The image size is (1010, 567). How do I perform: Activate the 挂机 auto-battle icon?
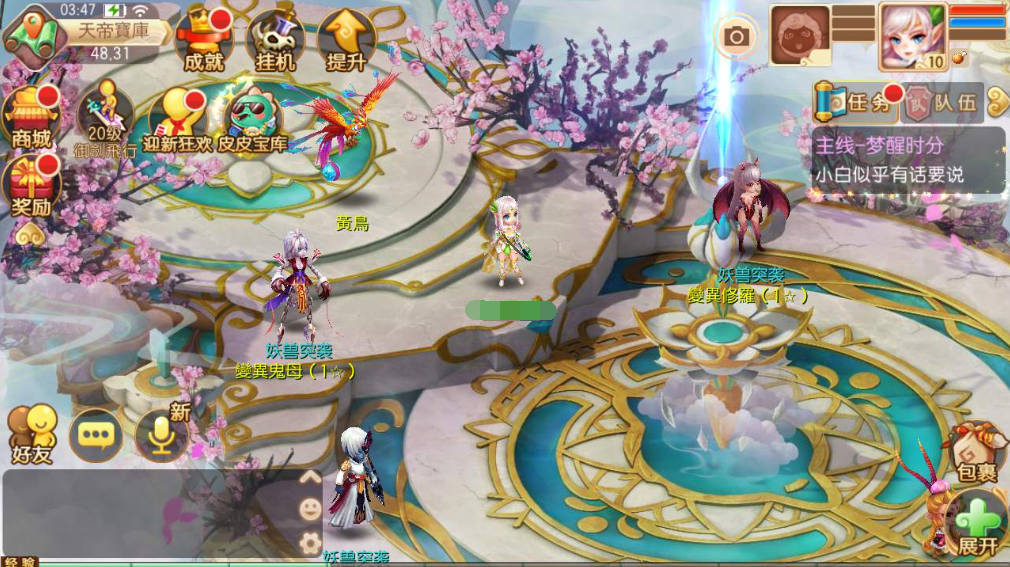pos(275,42)
